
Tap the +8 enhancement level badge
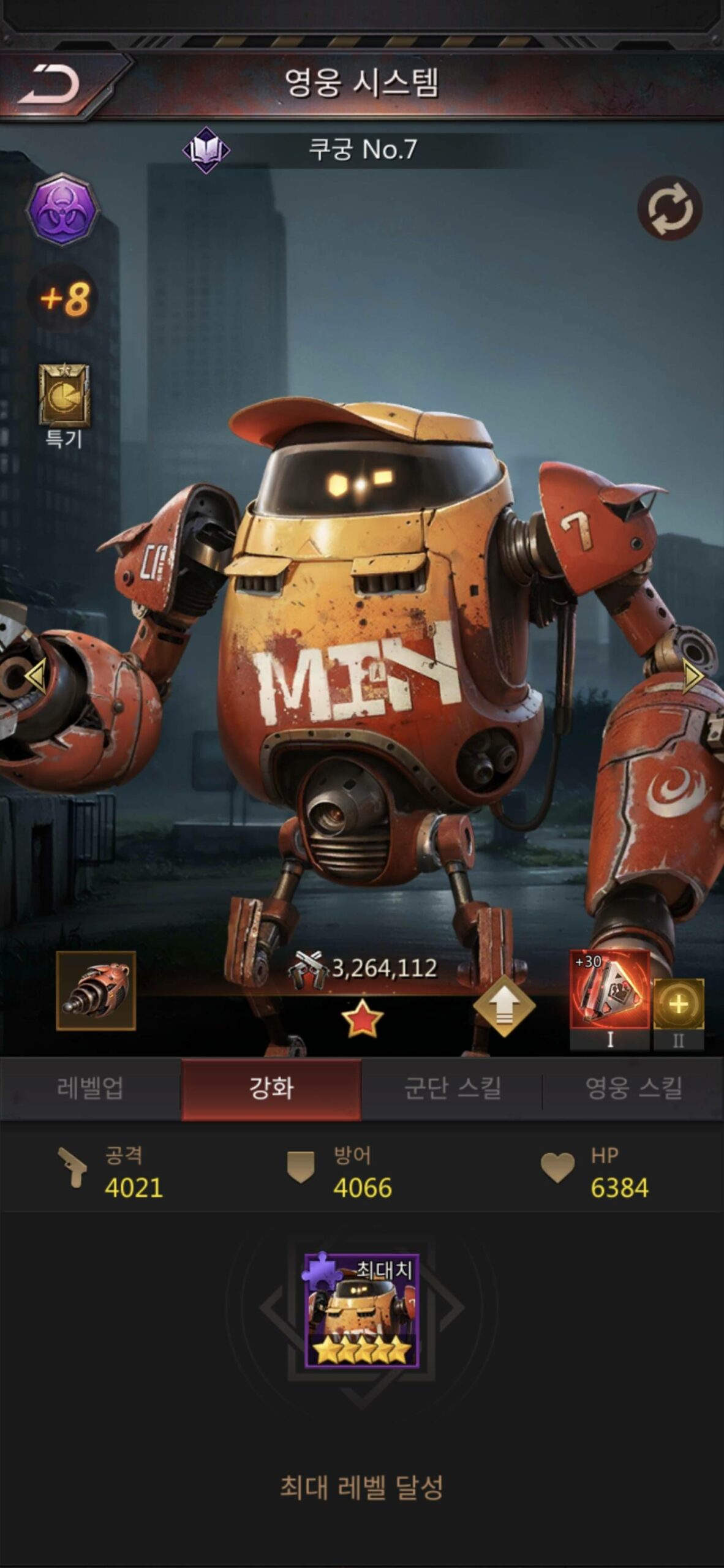tap(65, 299)
